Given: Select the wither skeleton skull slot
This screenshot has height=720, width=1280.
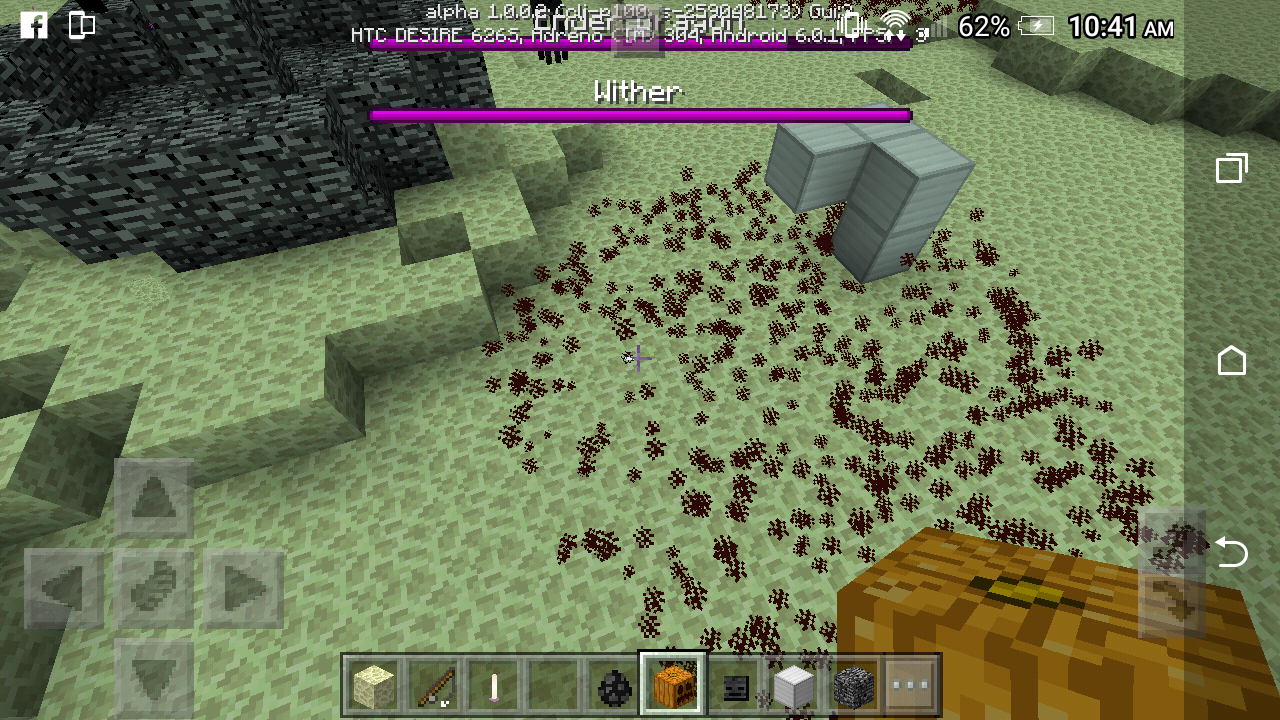Looking at the screenshot, I should tap(734, 686).
